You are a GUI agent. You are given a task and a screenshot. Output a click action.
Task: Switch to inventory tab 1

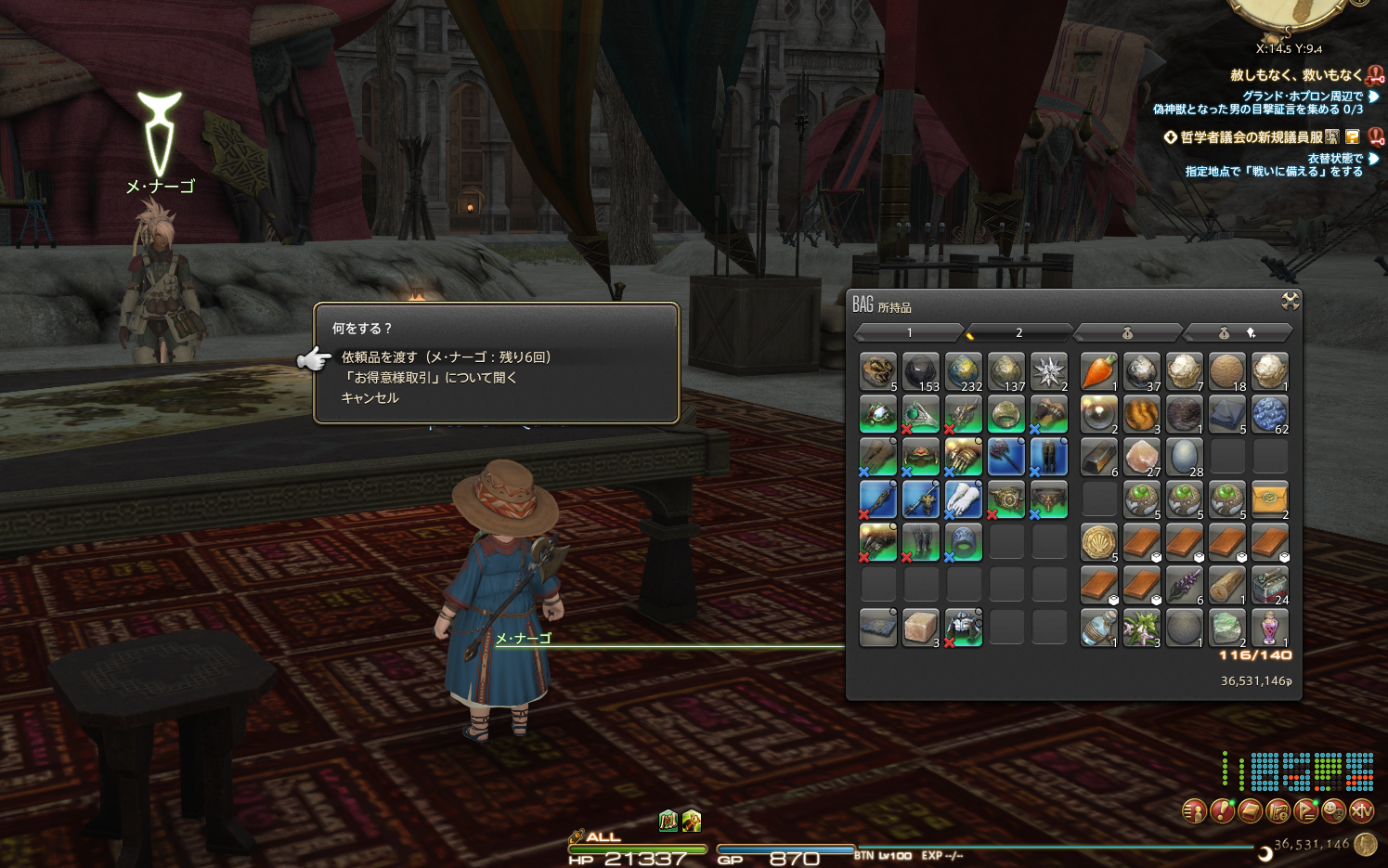click(909, 332)
